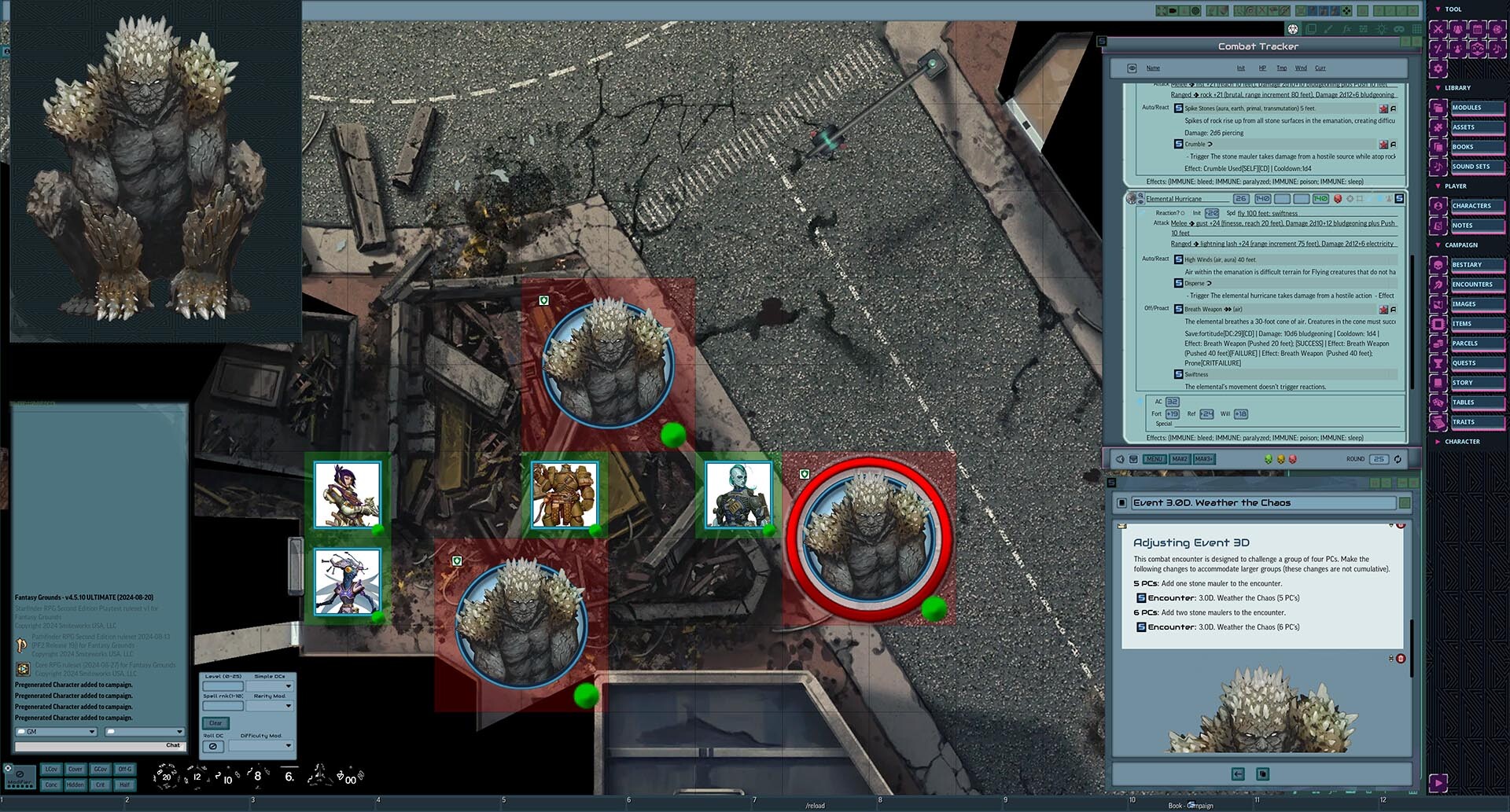Open the Difficulty Mod dropdown
Screen dimensions: 1510x812
[260, 746]
